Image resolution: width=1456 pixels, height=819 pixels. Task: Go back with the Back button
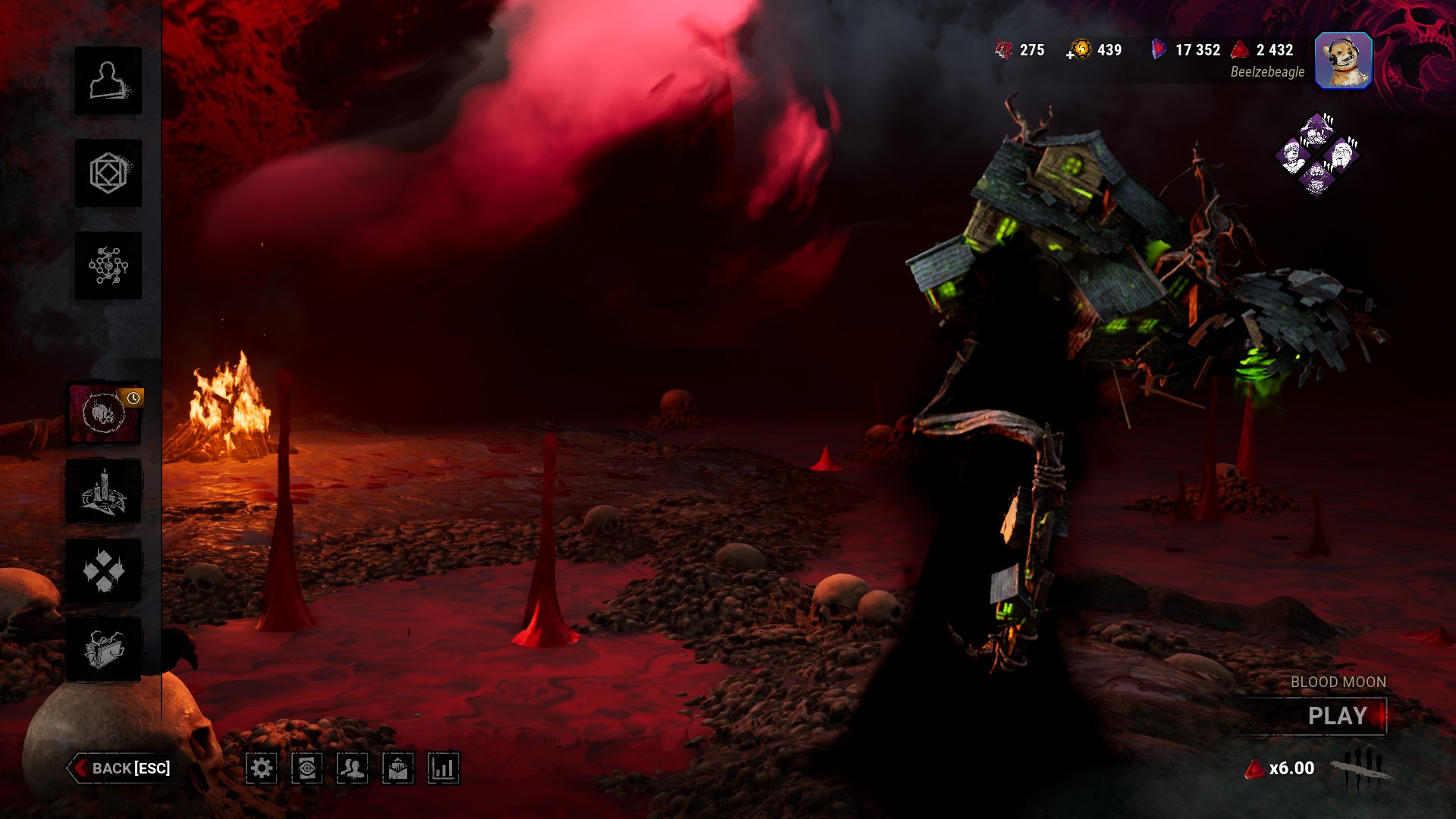pos(121,768)
